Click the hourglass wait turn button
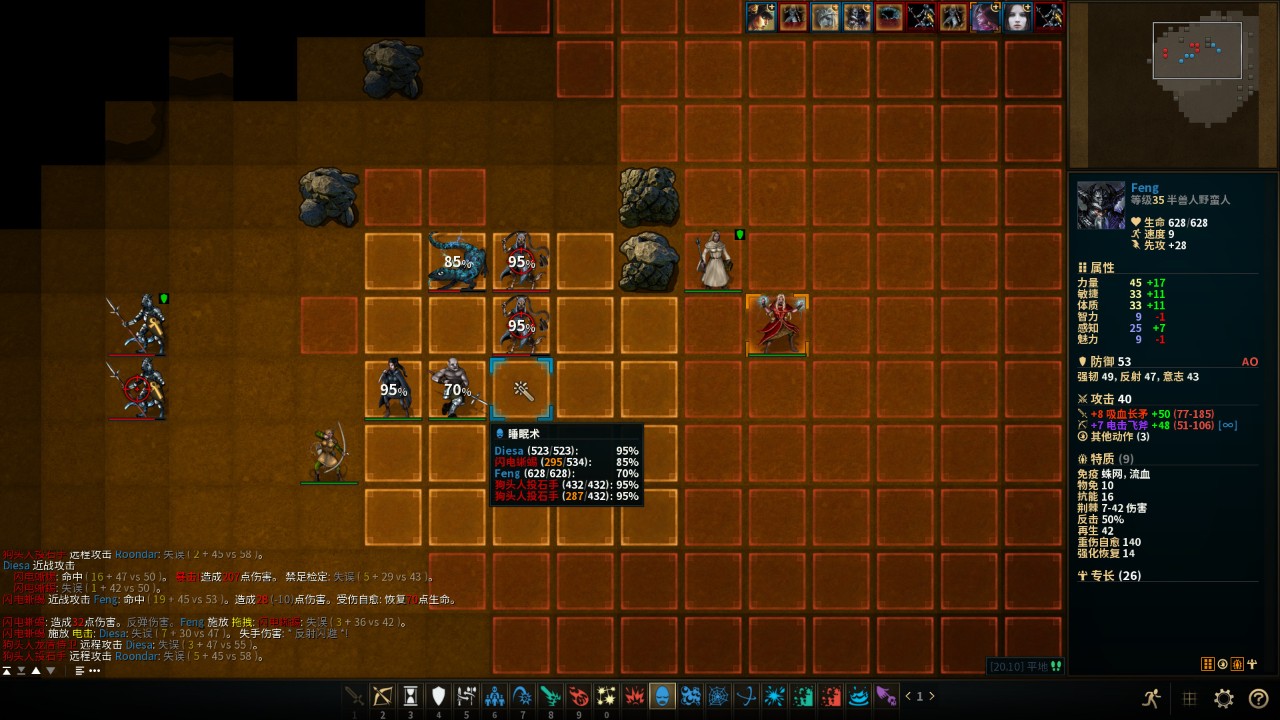The image size is (1280, 720). pyautogui.click(x=410, y=696)
